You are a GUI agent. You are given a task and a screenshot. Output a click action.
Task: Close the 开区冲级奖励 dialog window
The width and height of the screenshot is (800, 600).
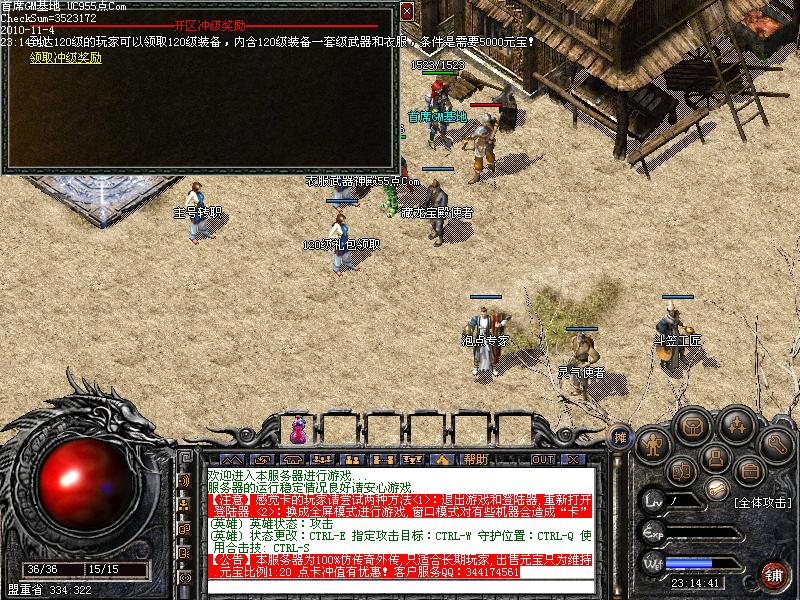click(x=407, y=11)
